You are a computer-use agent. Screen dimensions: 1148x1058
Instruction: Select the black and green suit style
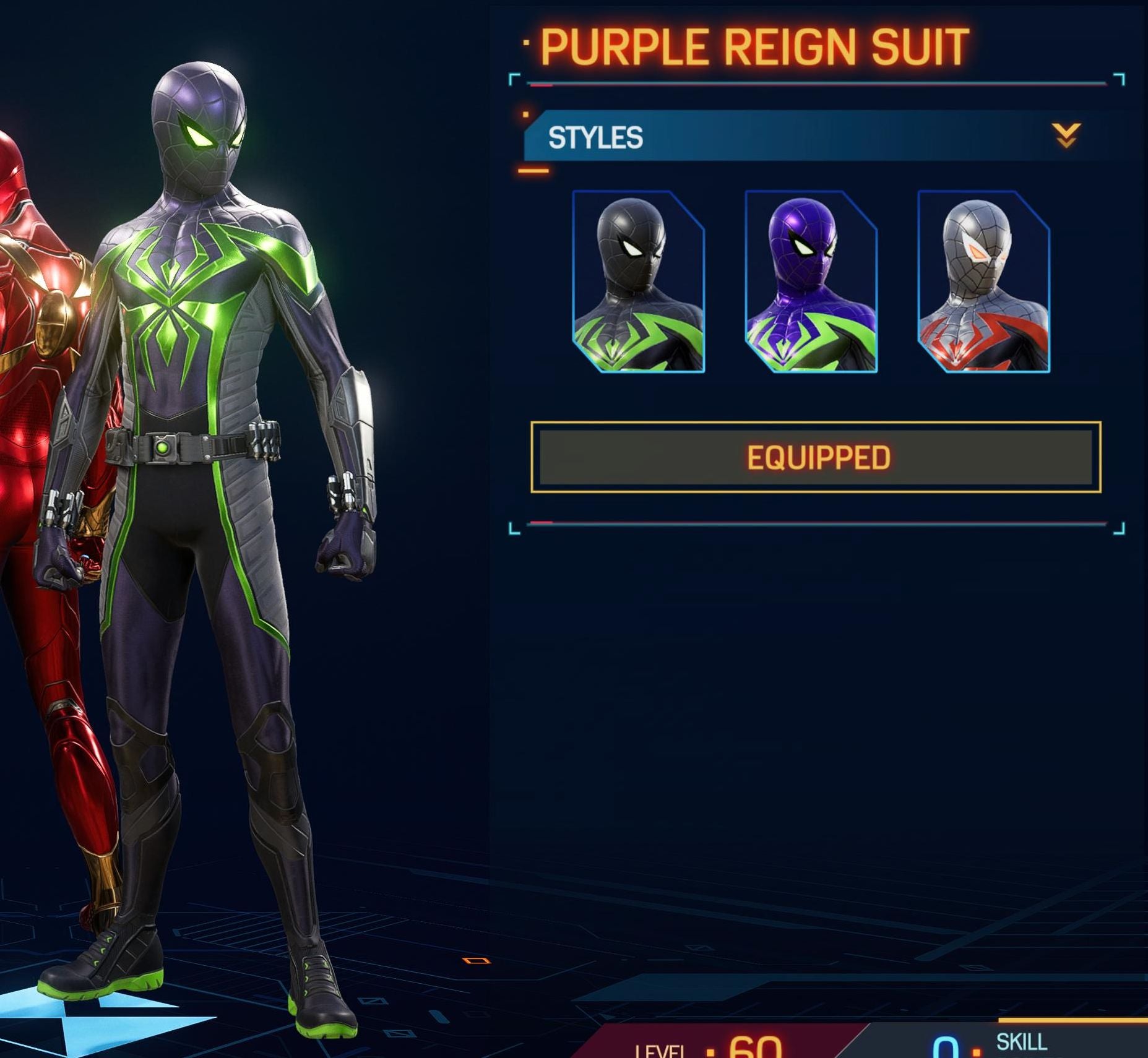pos(638,282)
